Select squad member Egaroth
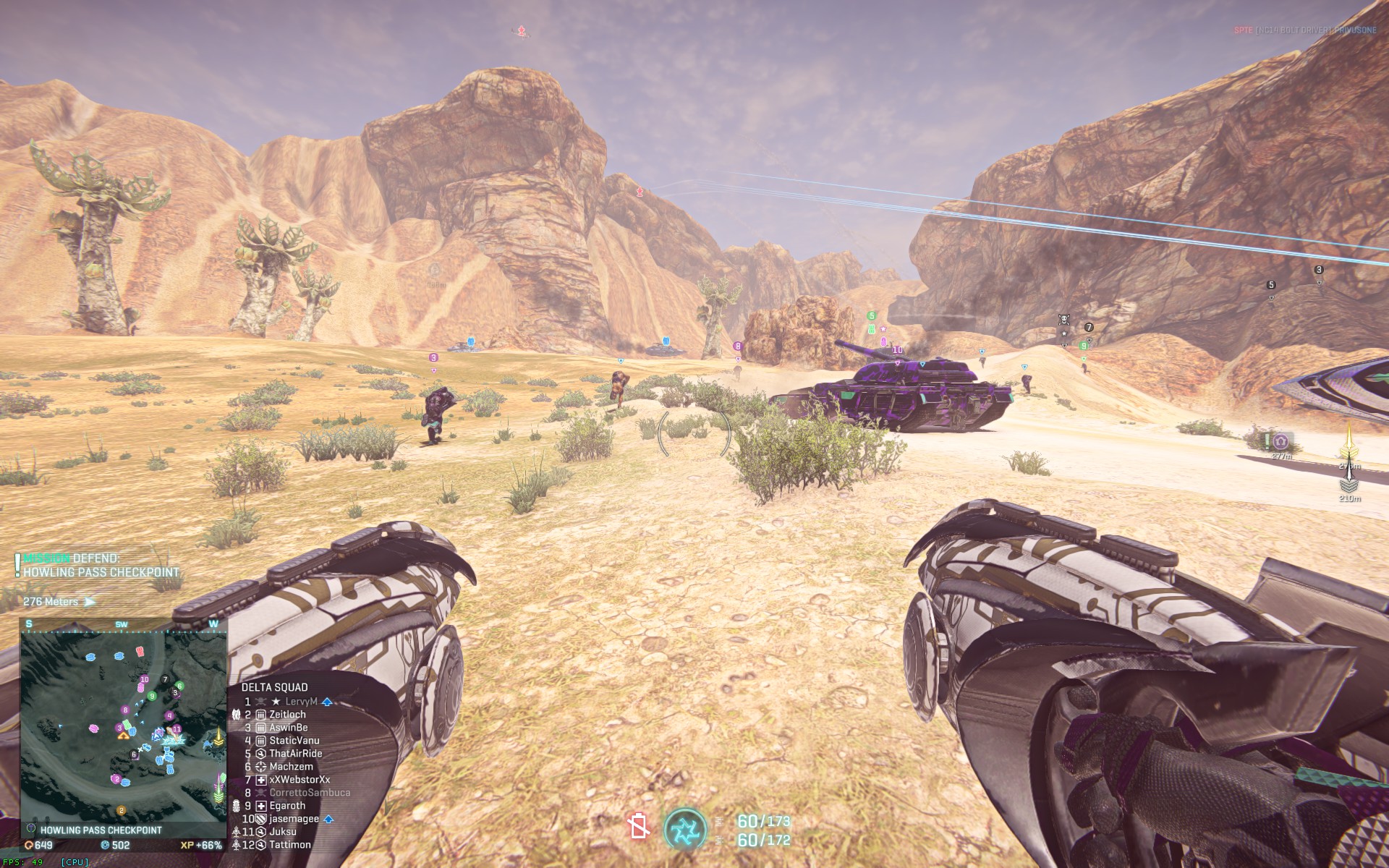 (287, 806)
